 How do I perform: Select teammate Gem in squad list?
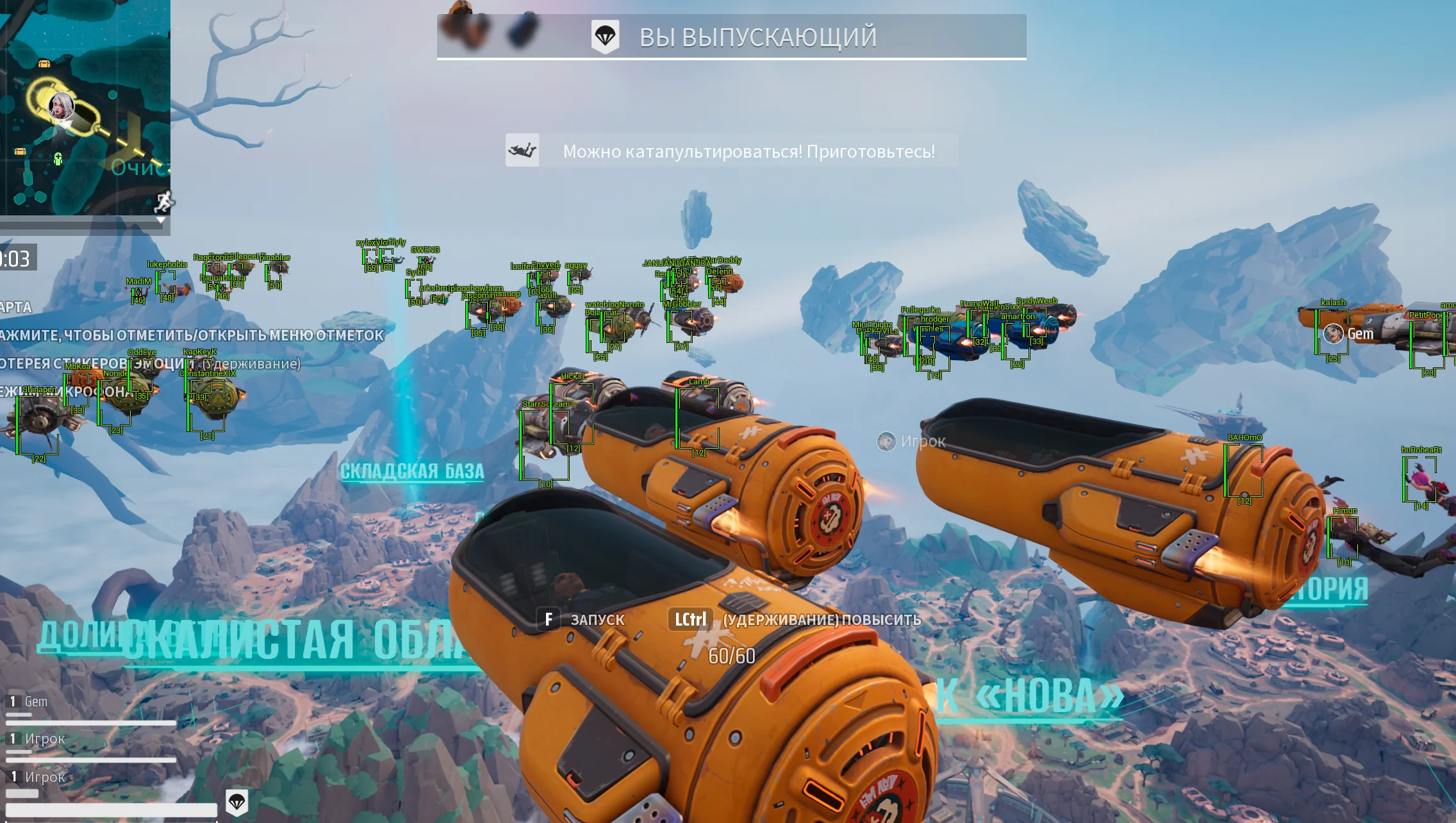pyautogui.click(x=36, y=702)
